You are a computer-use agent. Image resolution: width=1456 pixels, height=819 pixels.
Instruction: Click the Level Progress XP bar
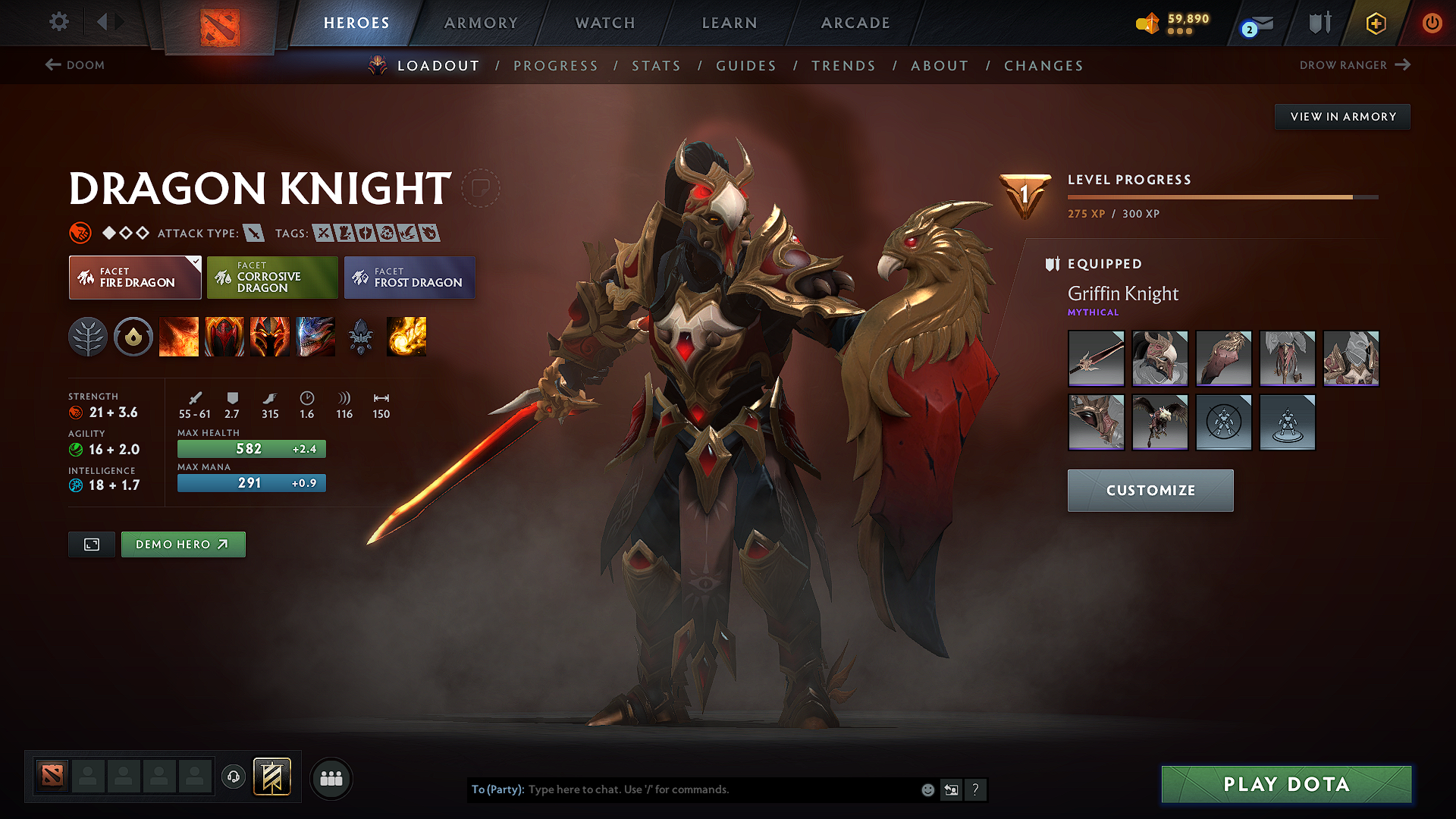tap(1221, 196)
